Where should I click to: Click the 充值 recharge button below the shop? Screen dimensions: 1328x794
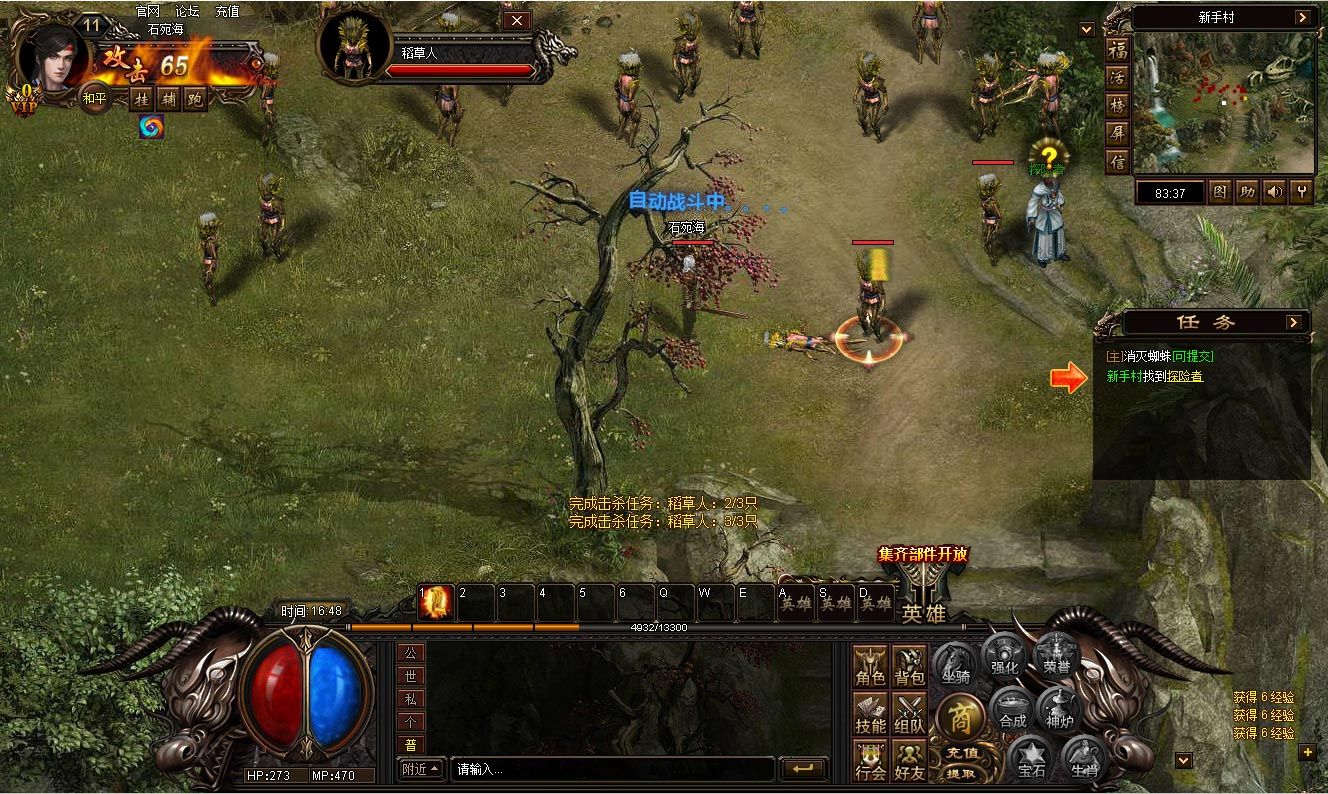(961, 752)
